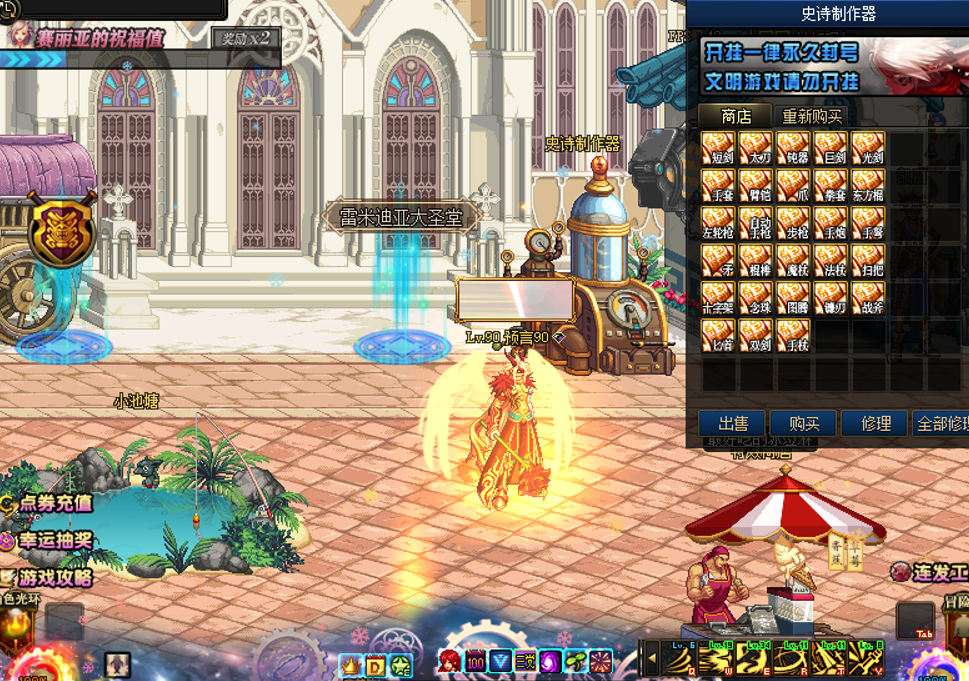This screenshot has height=681, width=969.
Task: Select the 短剑 scroll in the shop
Action: click(x=718, y=149)
